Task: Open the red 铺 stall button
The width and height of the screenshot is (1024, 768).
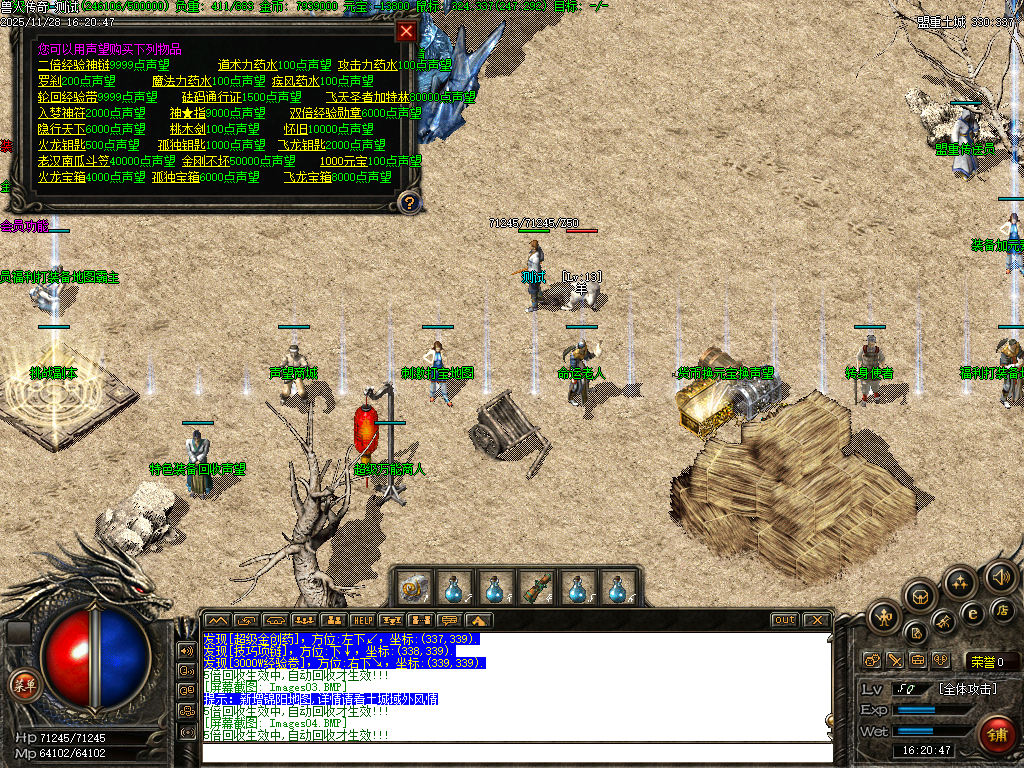Action: pyautogui.click(x=997, y=733)
